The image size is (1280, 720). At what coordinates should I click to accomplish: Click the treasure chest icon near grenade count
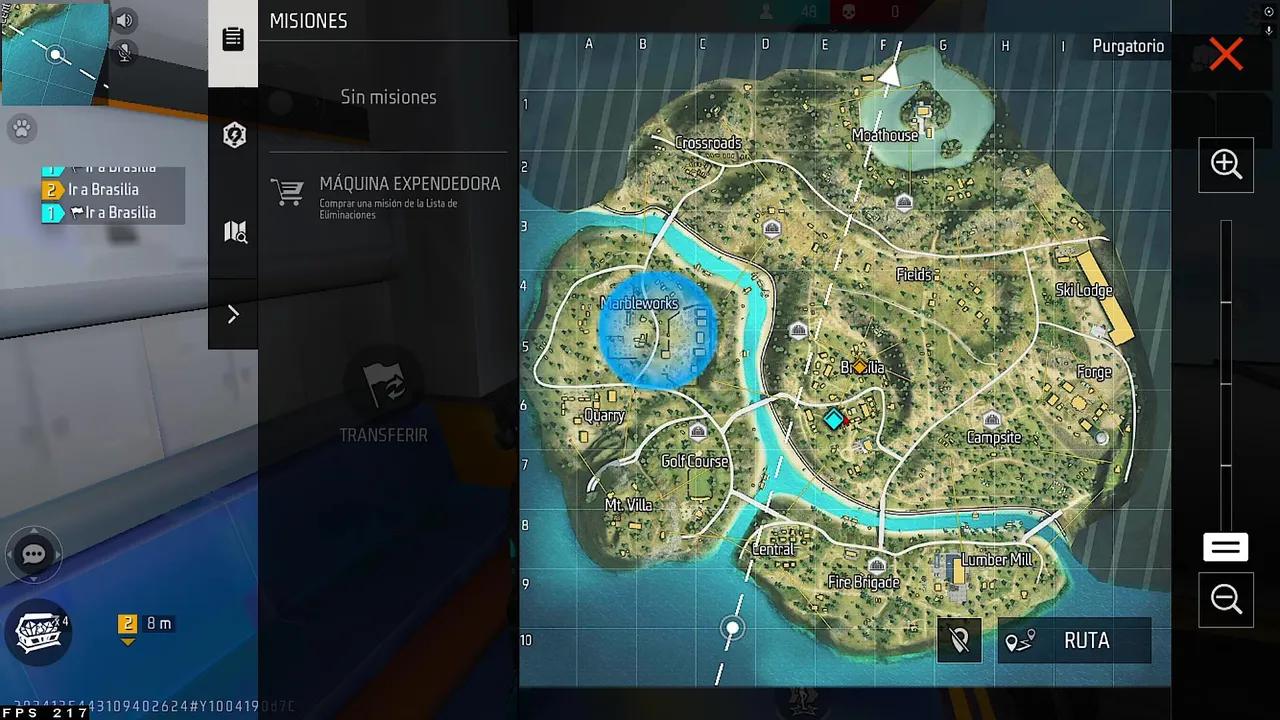38,633
